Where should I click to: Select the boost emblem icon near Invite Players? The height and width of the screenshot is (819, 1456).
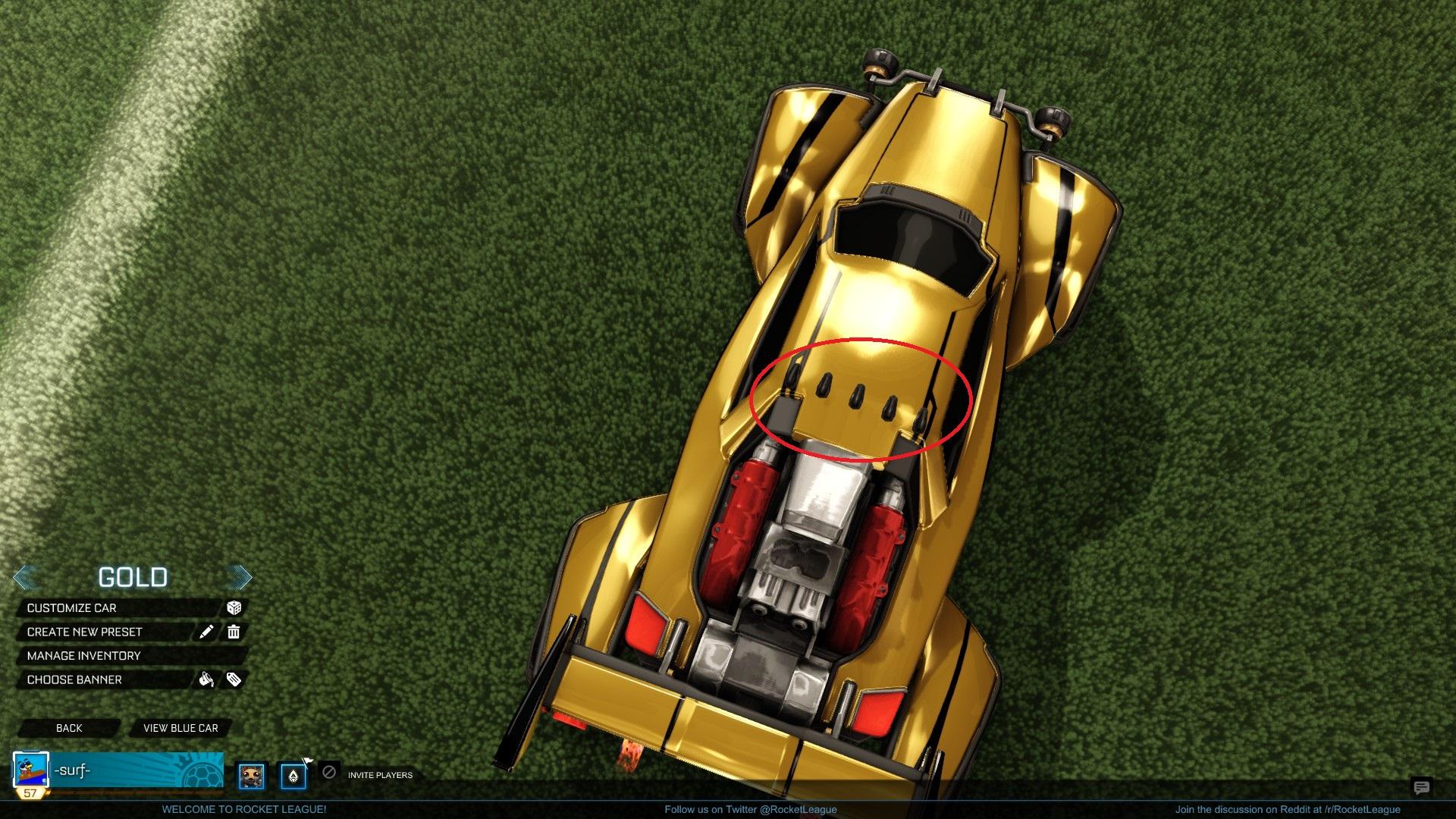294,774
